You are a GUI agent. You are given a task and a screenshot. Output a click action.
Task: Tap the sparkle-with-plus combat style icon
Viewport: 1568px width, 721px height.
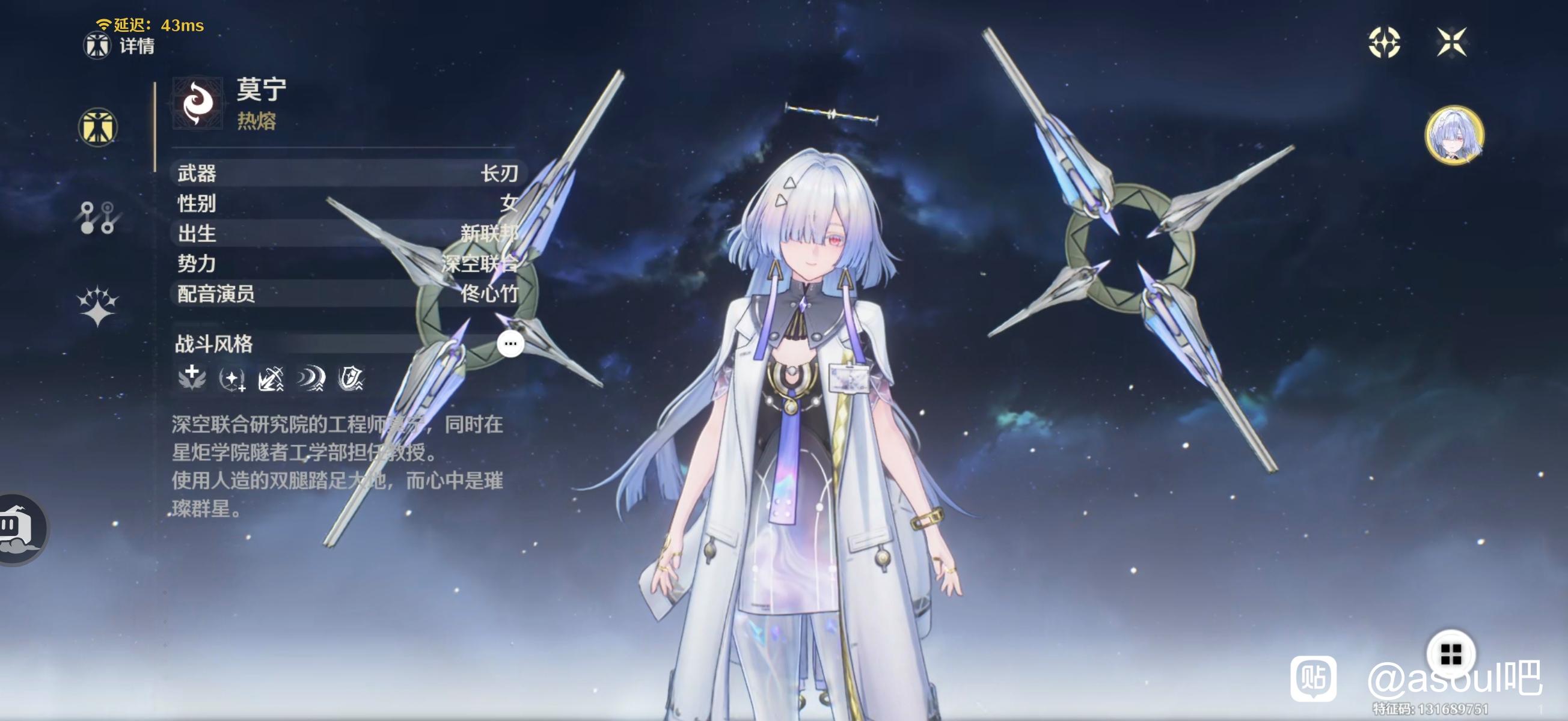(x=232, y=379)
